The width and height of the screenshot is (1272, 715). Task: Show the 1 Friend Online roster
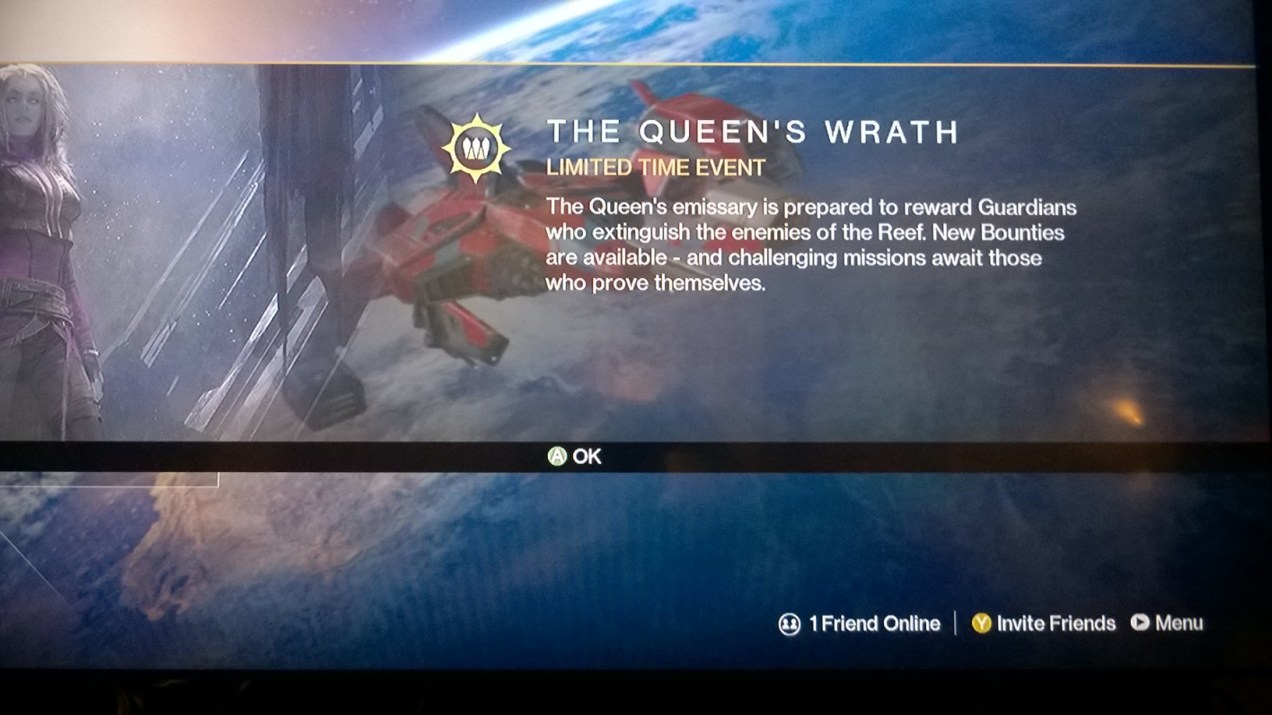pos(860,624)
